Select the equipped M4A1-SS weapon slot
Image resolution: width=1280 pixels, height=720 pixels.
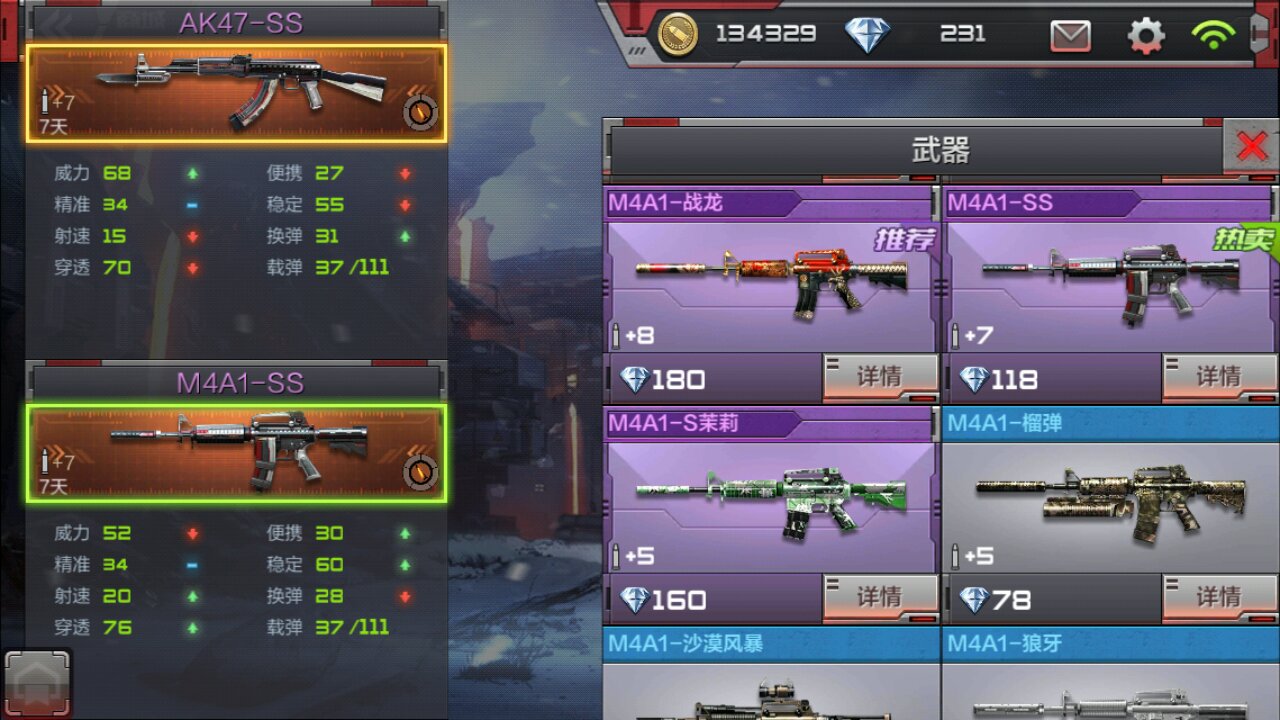point(236,453)
